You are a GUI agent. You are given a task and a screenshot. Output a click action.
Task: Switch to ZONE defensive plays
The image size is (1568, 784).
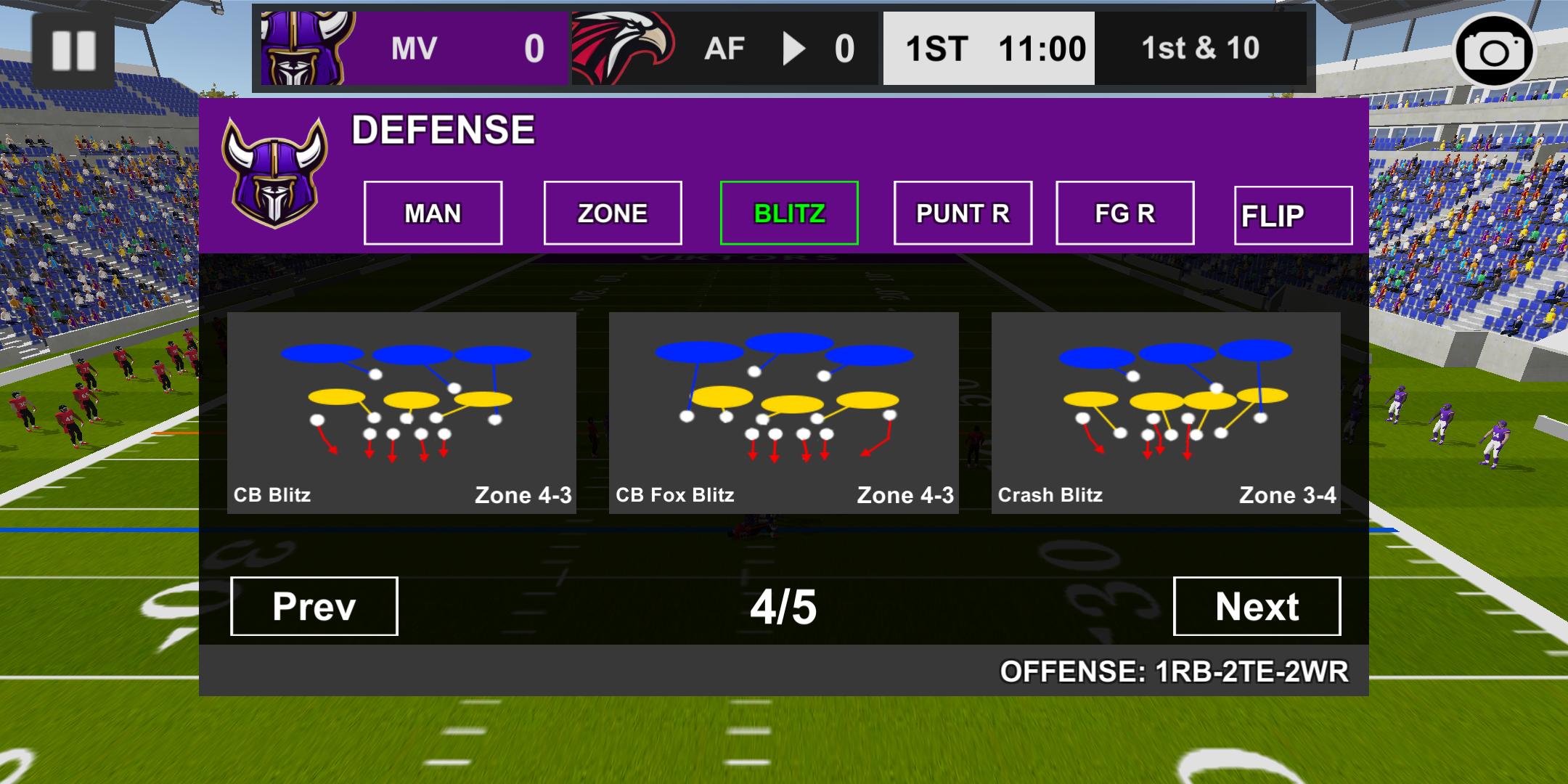(611, 212)
